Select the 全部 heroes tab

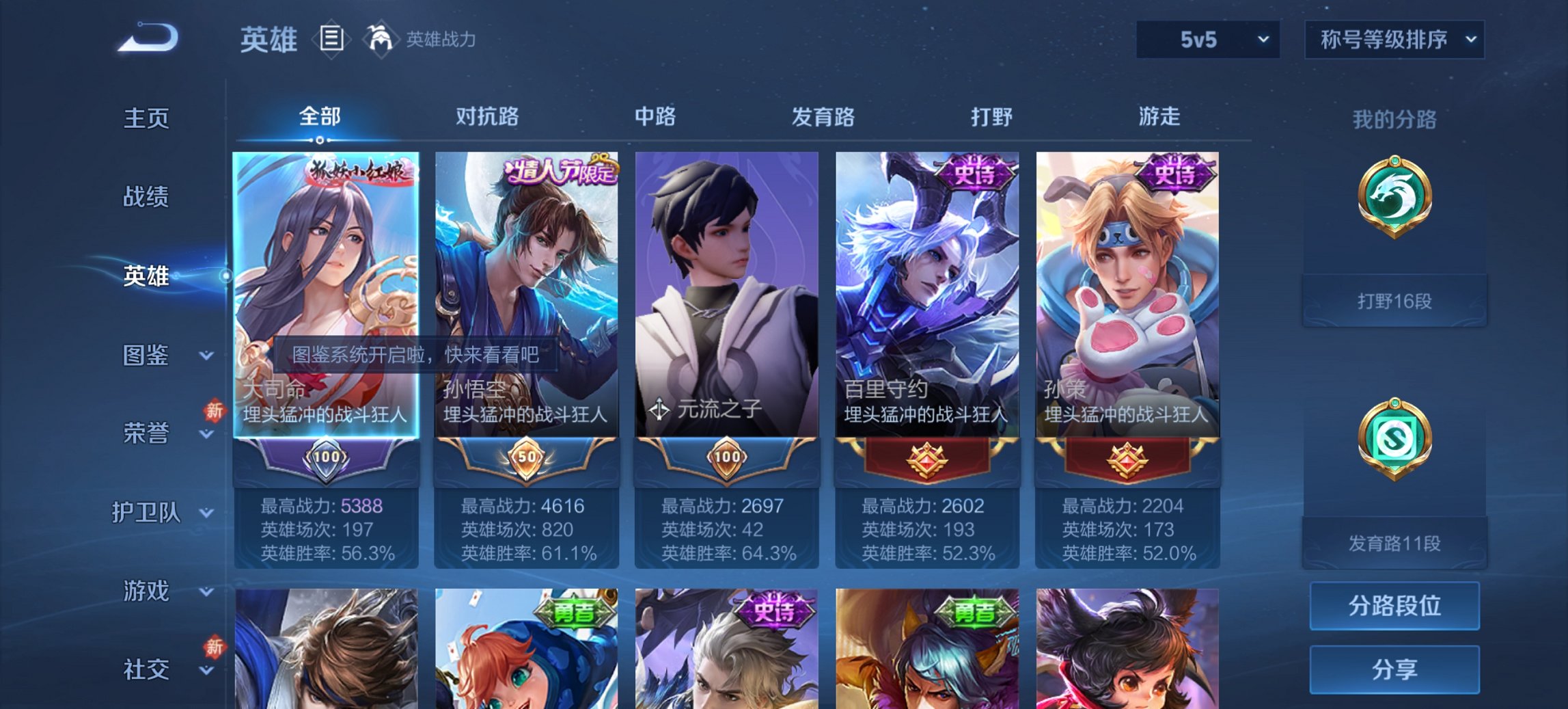[x=321, y=118]
